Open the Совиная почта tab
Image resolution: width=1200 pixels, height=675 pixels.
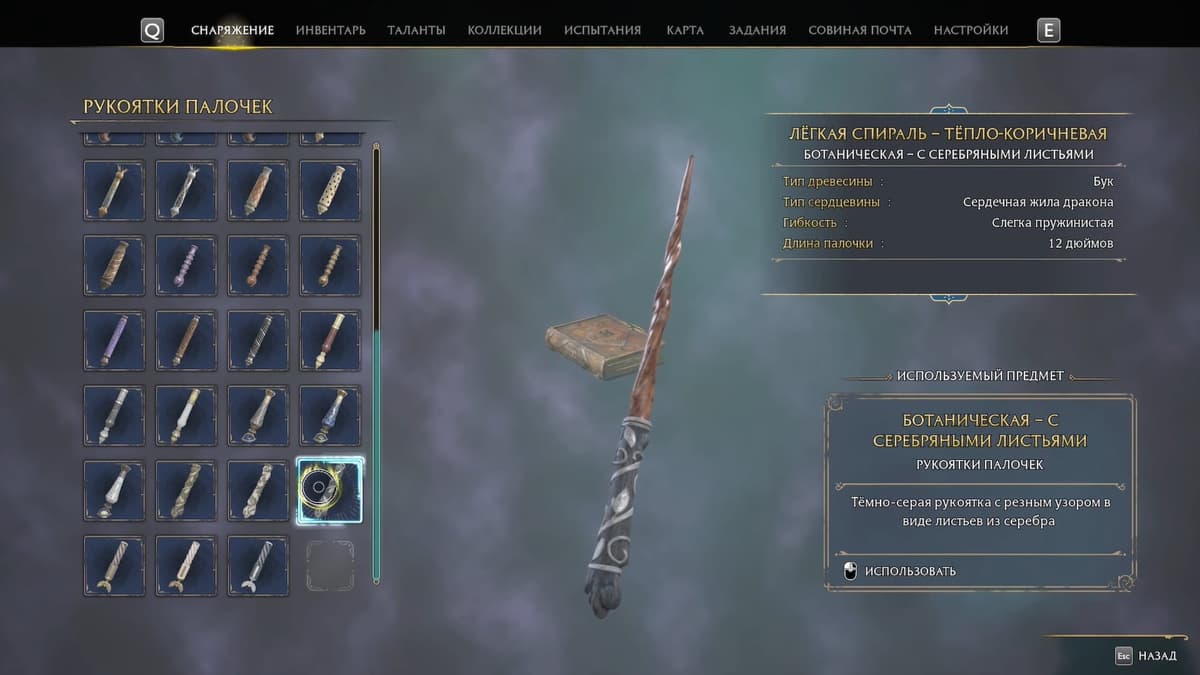(x=859, y=30)
